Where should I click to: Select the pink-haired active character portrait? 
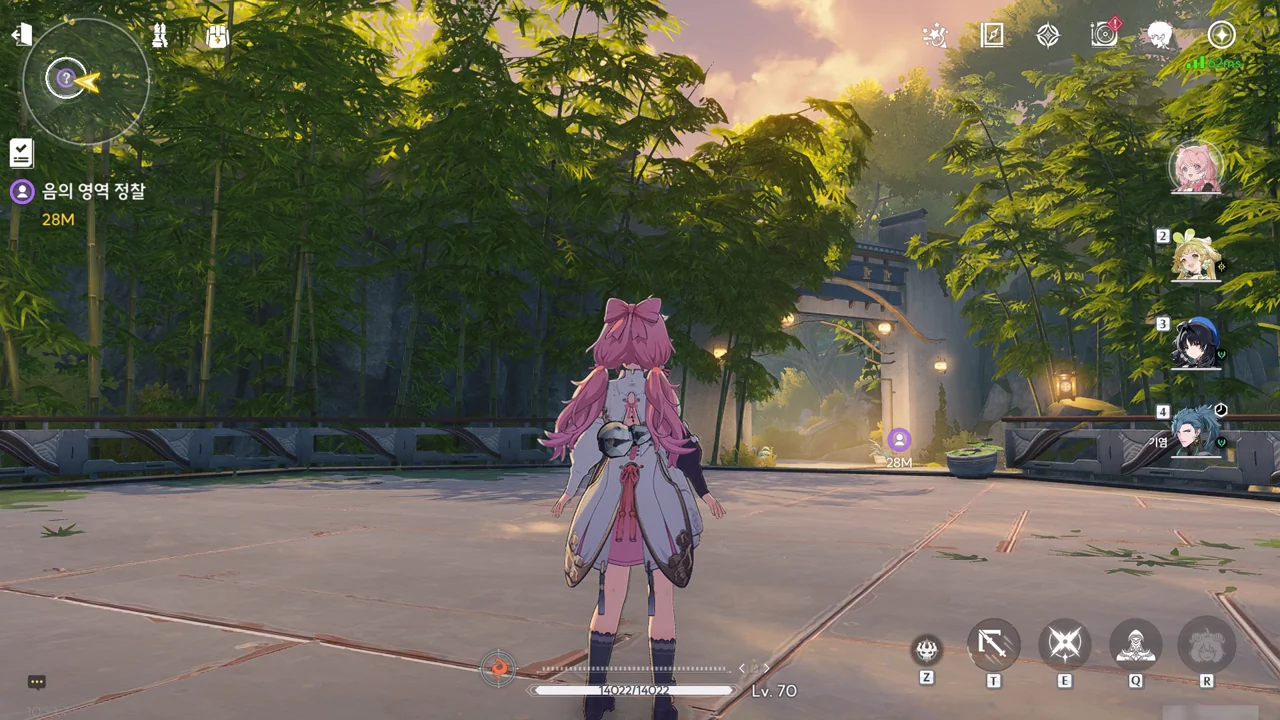tap(1195, 167)
